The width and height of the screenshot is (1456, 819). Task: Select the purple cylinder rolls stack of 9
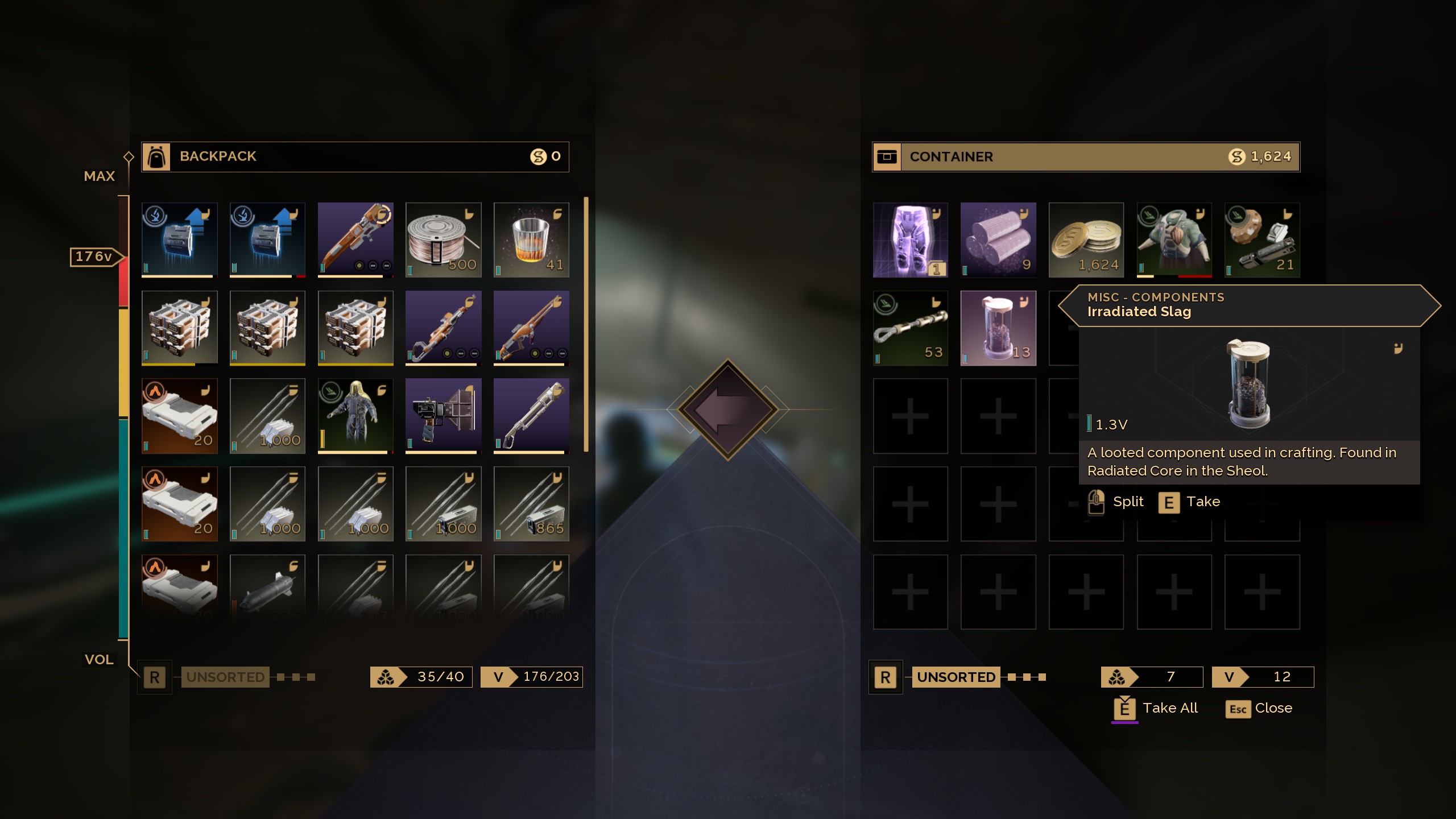pos(998,239)
